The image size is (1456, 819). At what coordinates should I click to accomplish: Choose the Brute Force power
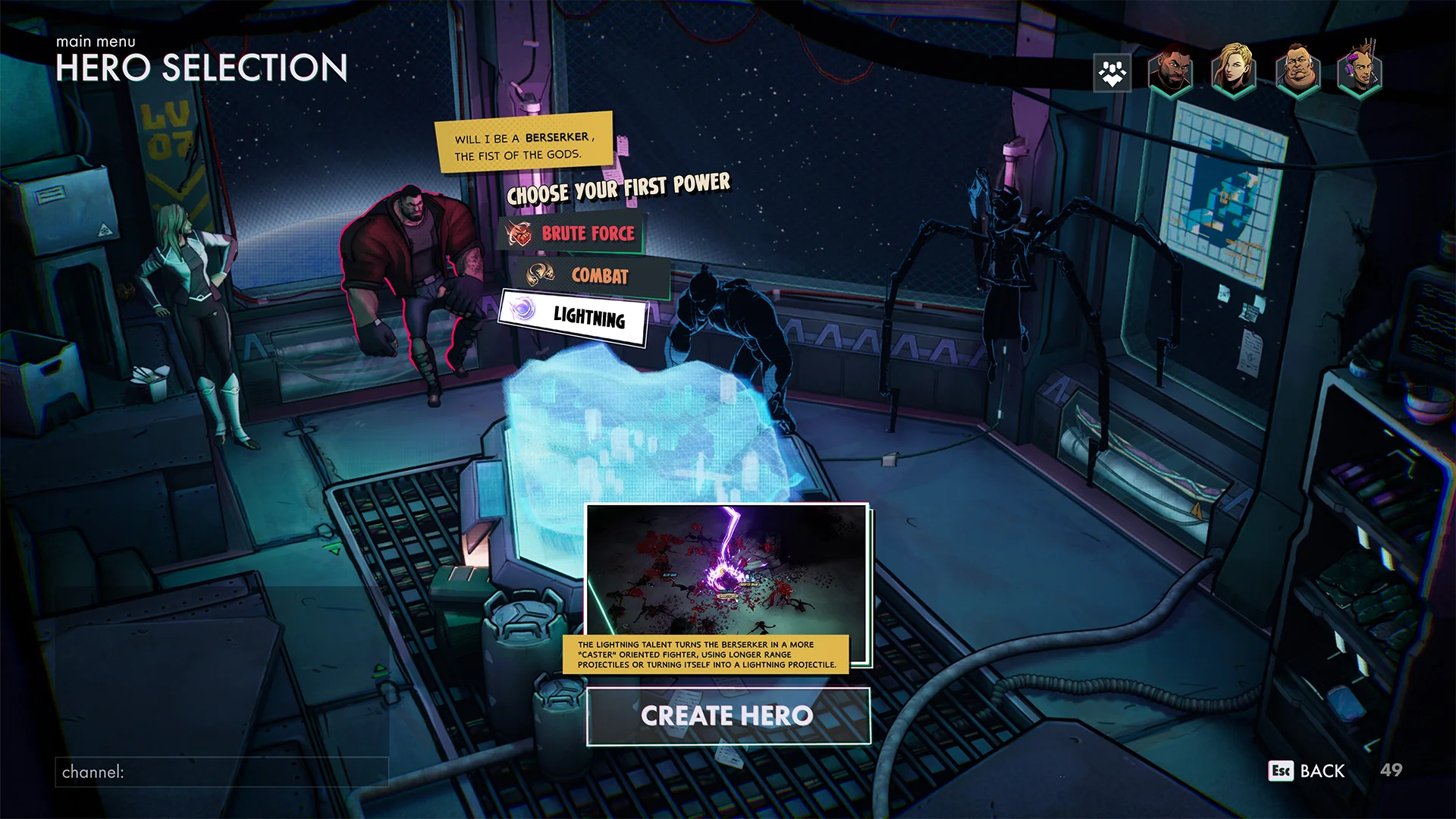click(x=572, y=234)
